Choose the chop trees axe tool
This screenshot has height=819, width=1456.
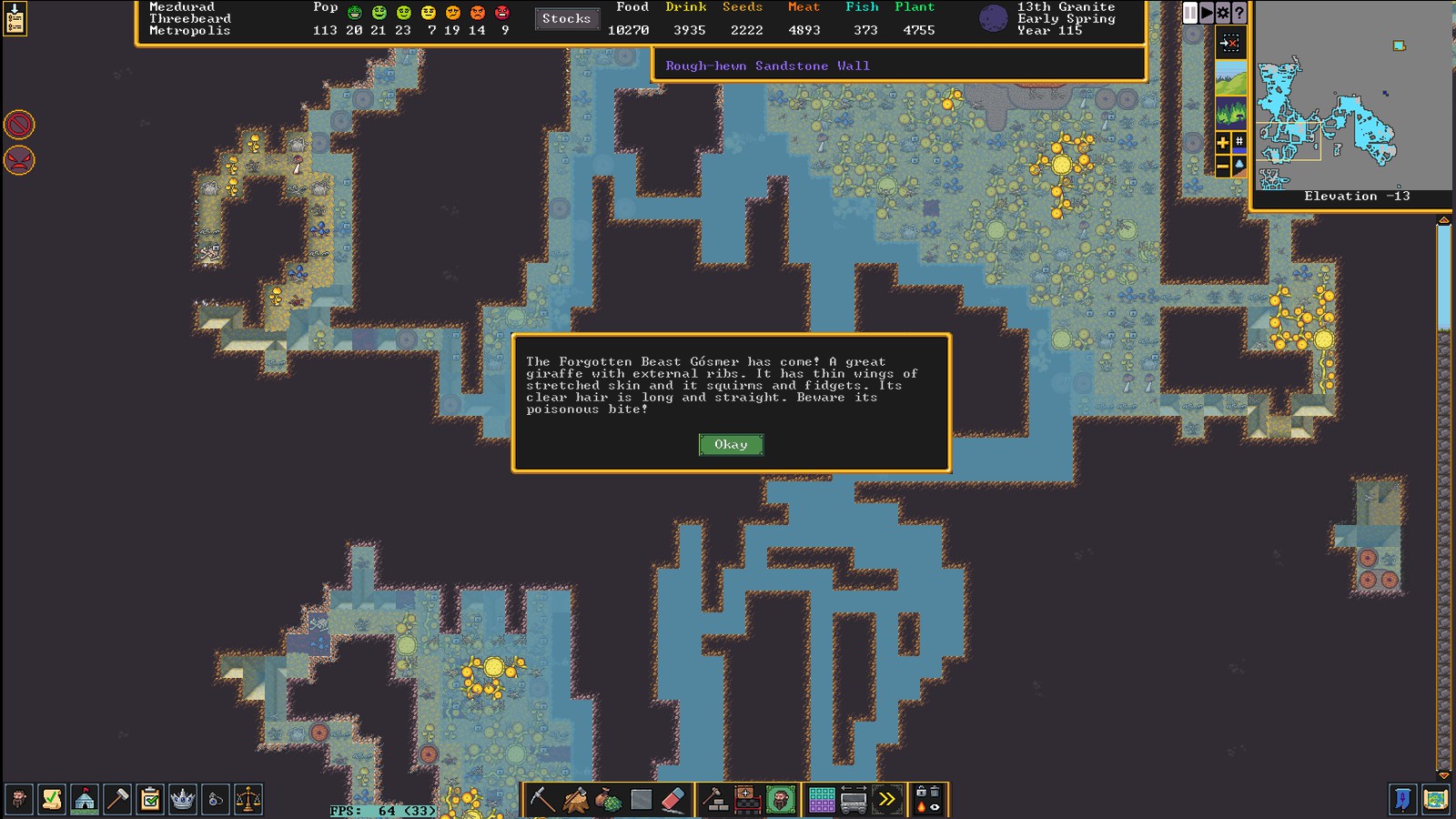575,799
